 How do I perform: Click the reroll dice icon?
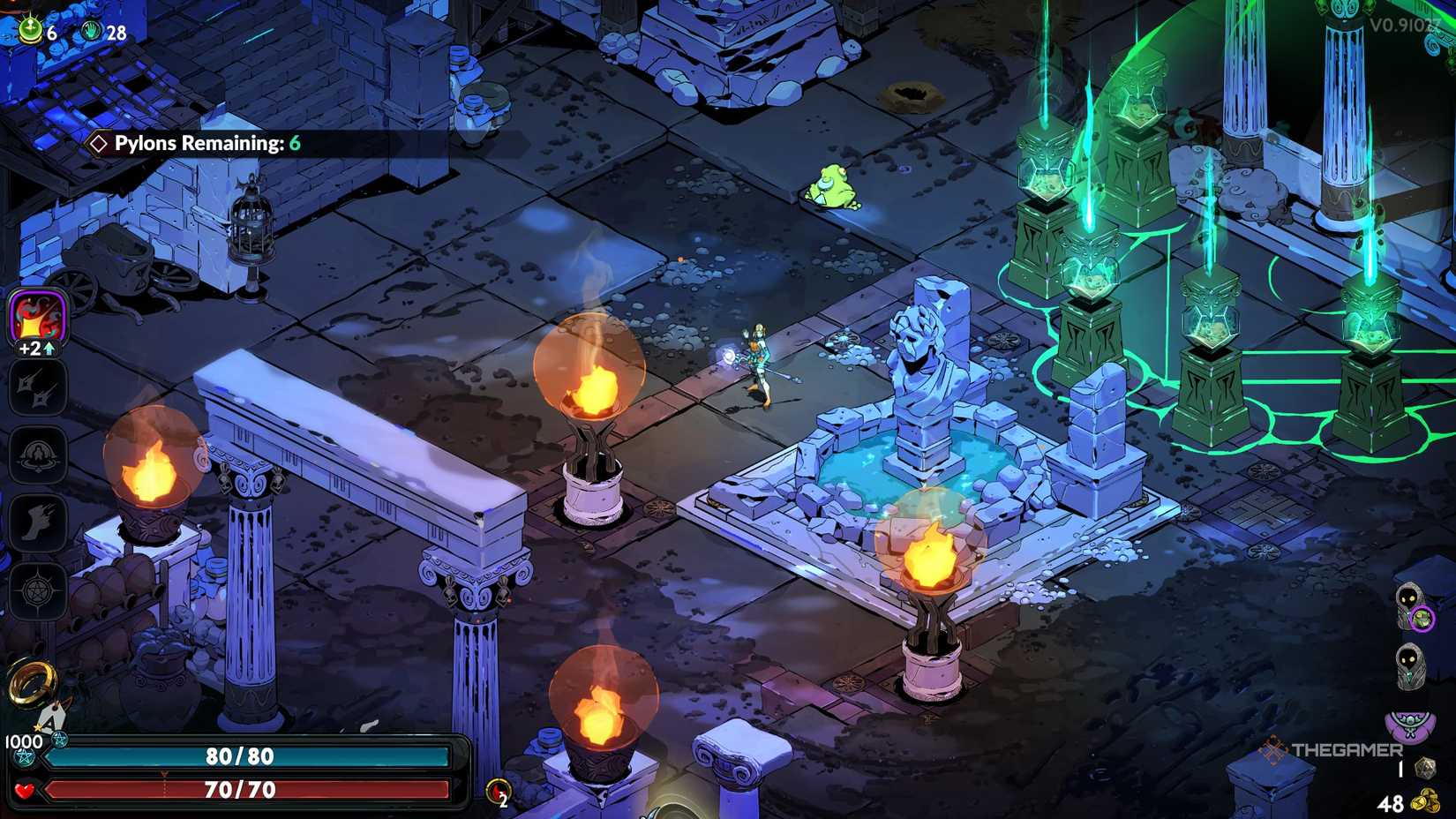click(1424, 769)
